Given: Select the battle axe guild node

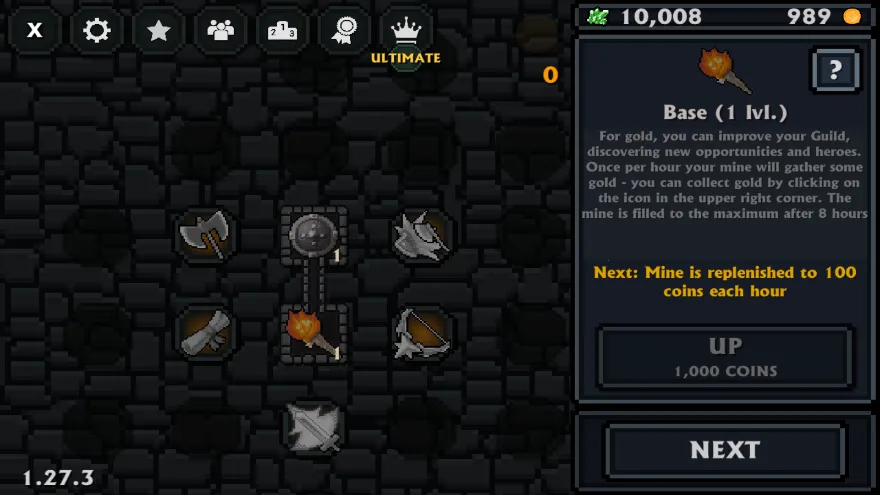Looking at the screenshot, I should [204, 236].
